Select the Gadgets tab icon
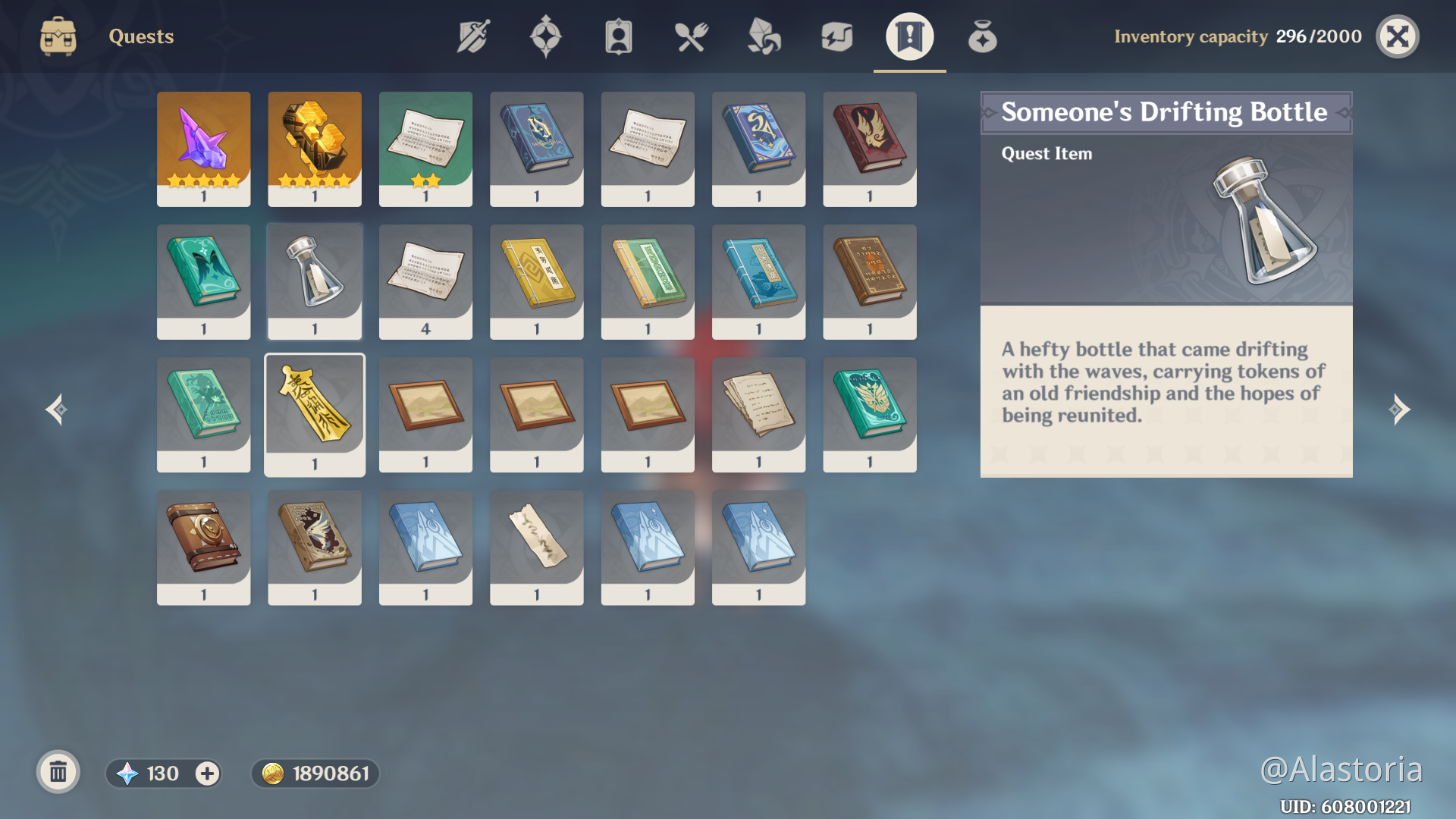Image resolution: width=1456 pixels, height=819 pixels. (834, 36)
